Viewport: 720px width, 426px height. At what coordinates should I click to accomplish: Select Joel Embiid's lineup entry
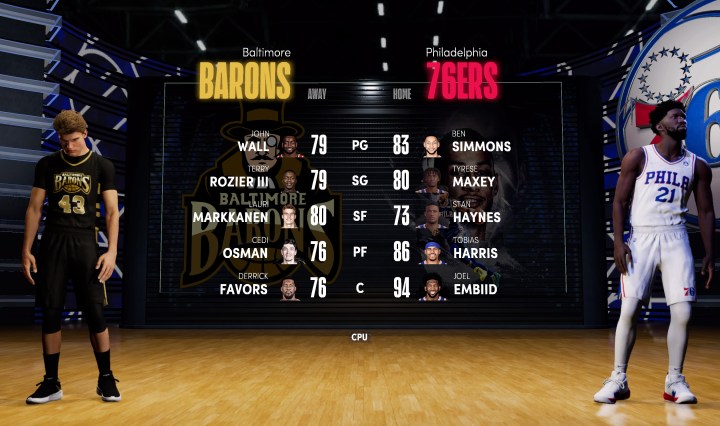tap(476, 289)
